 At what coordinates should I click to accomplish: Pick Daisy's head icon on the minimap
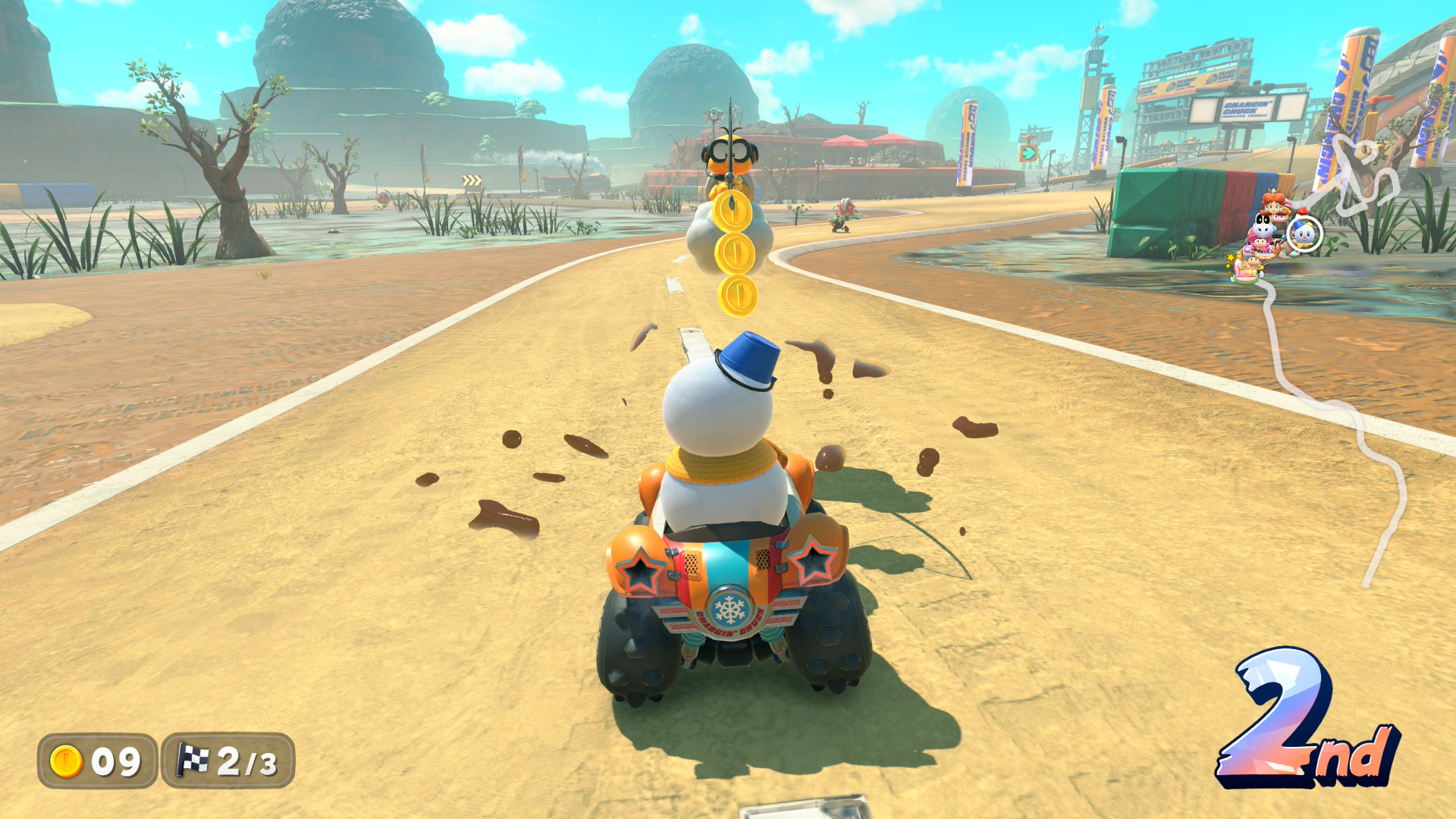[1274, 203]
